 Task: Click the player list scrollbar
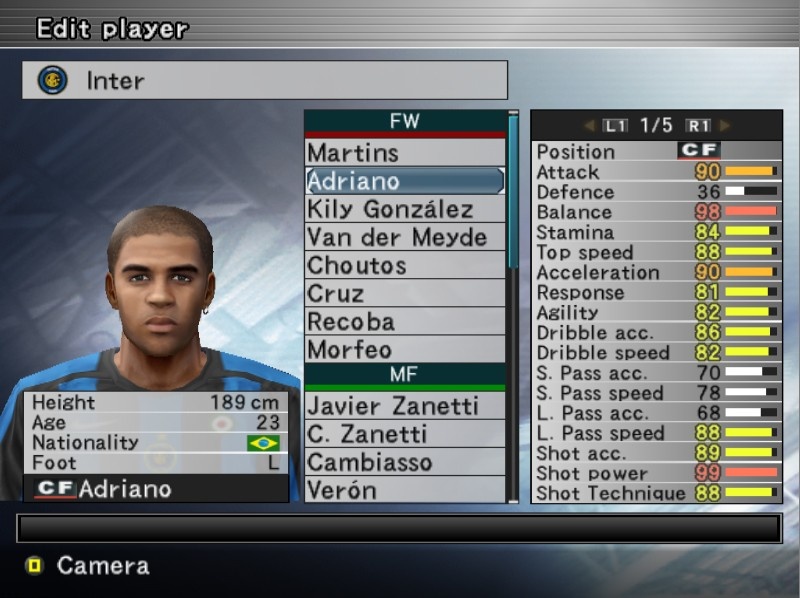(513, 190)
